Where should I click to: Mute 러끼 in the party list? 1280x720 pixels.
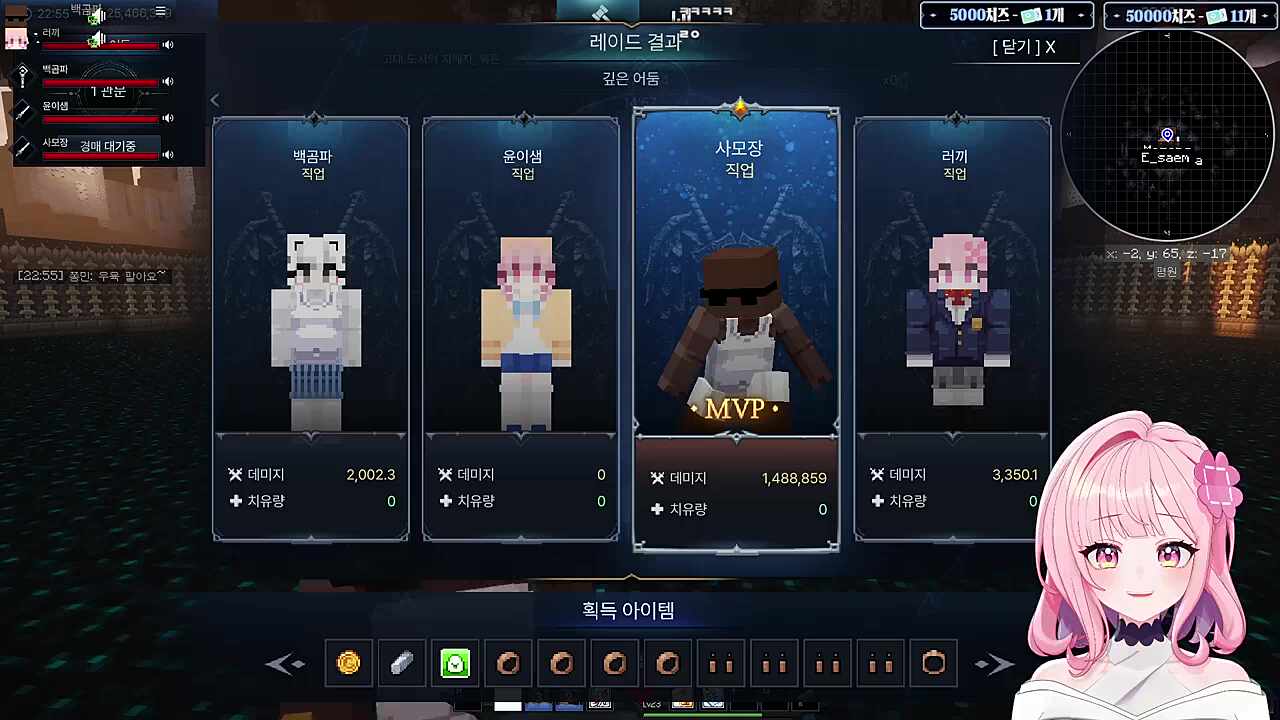tap(168, 43)
